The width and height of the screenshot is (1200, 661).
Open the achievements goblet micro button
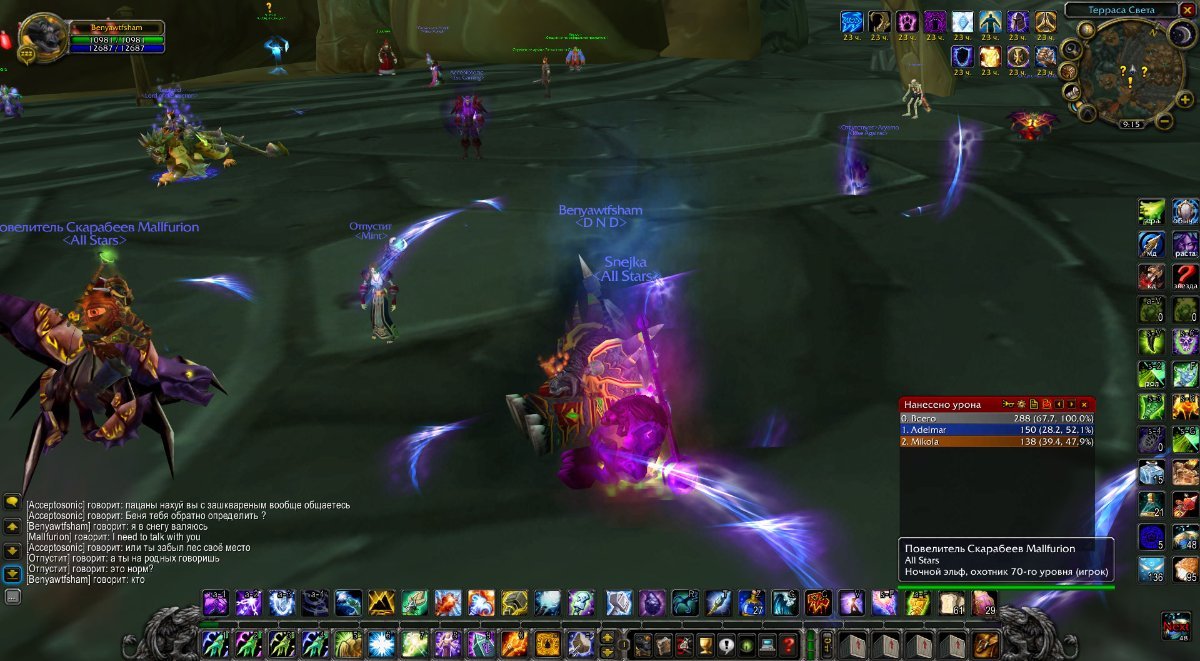[704, 643]
